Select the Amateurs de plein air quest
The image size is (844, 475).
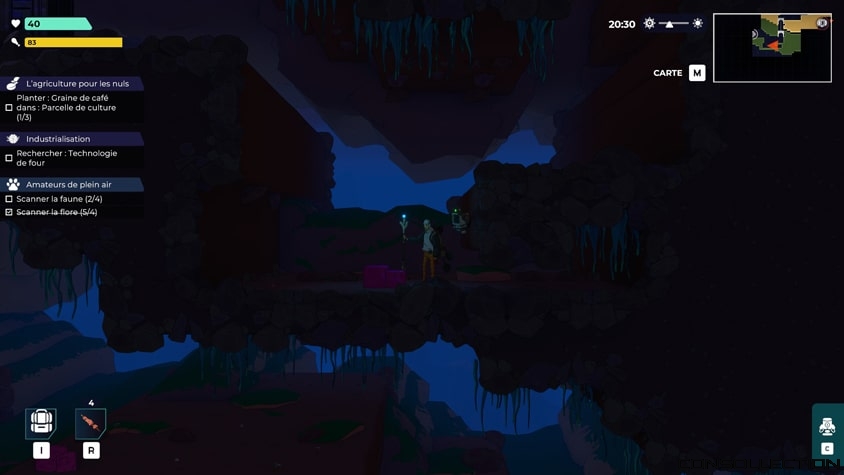[69, 185]
